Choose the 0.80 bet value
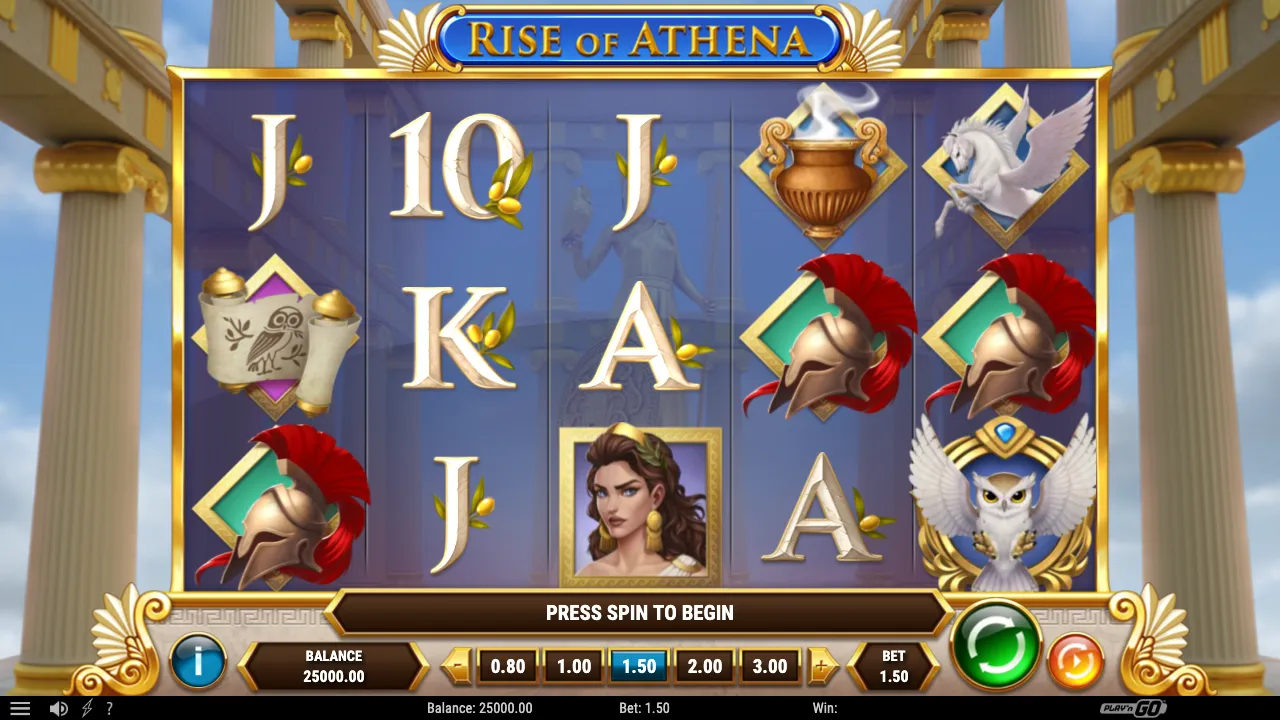This screenshot has width=1280, height=720. [508, 665]
